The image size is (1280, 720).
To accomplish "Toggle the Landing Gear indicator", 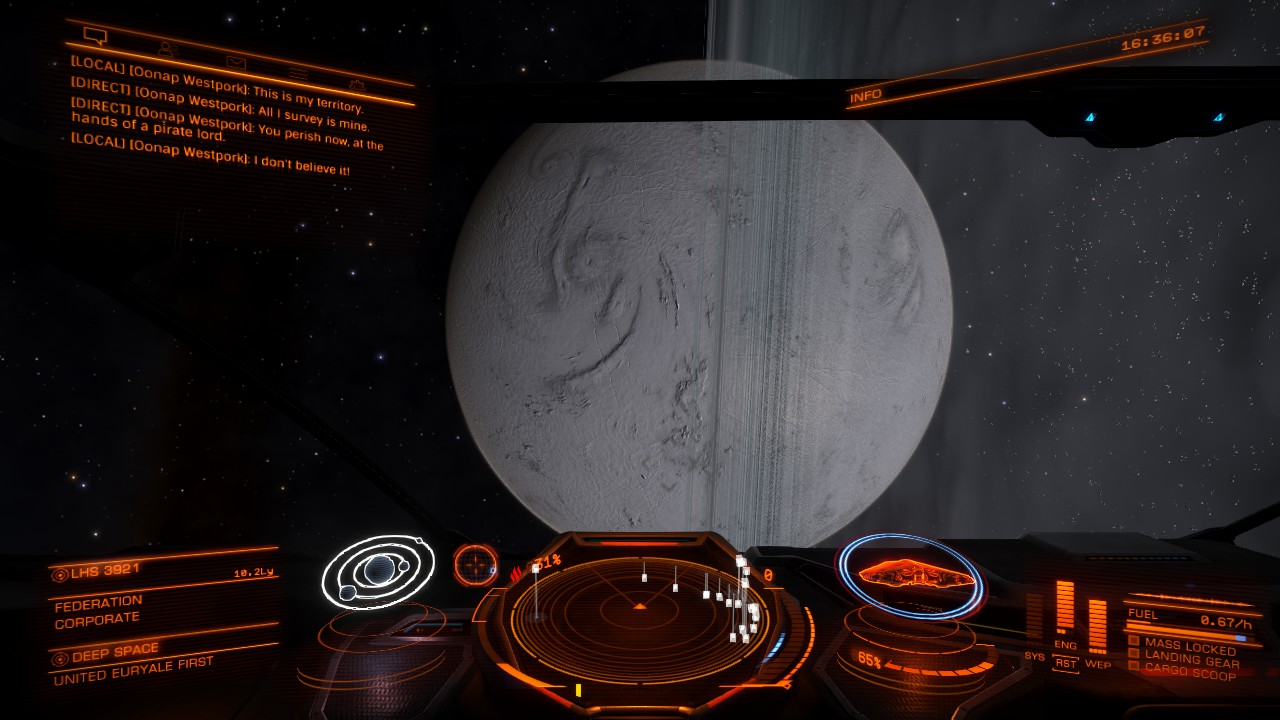I will 1185,661.
